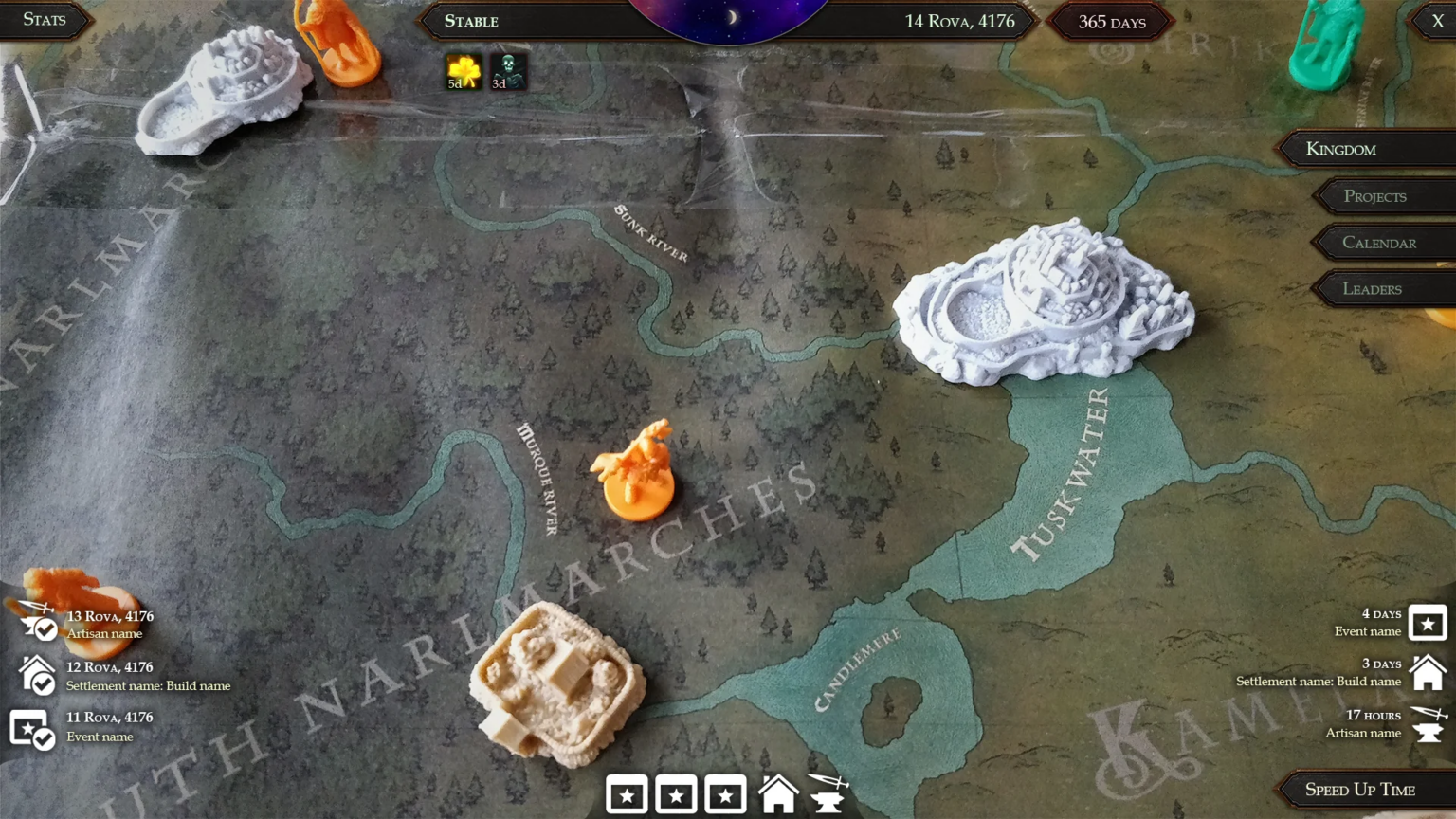This screenshot has height=819, width=1456.
Task: Click the 5d clover luck buff icon
Action: tap(462, 72)
